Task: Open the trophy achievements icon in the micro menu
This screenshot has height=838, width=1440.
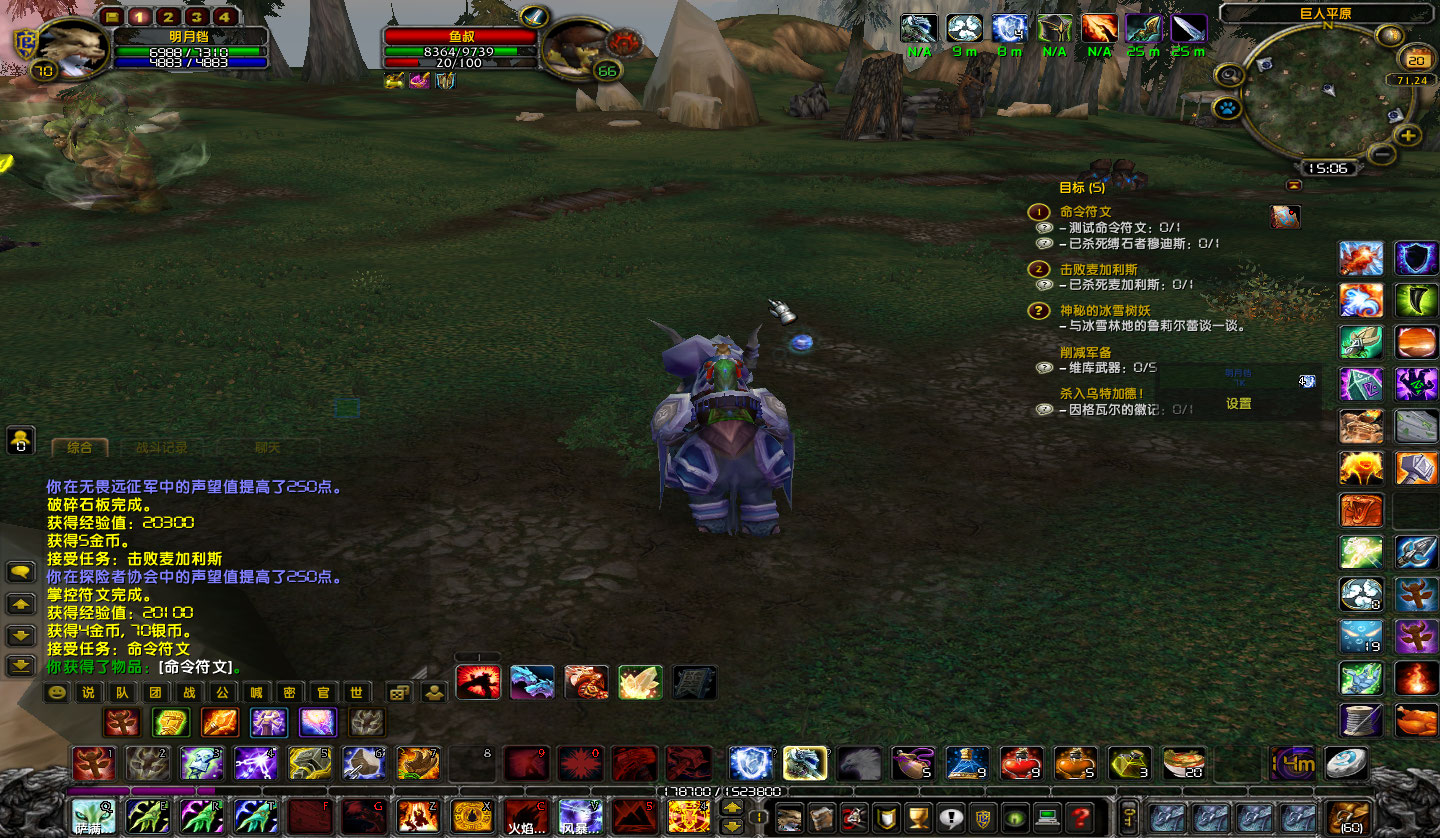Action: click(916, 817)
